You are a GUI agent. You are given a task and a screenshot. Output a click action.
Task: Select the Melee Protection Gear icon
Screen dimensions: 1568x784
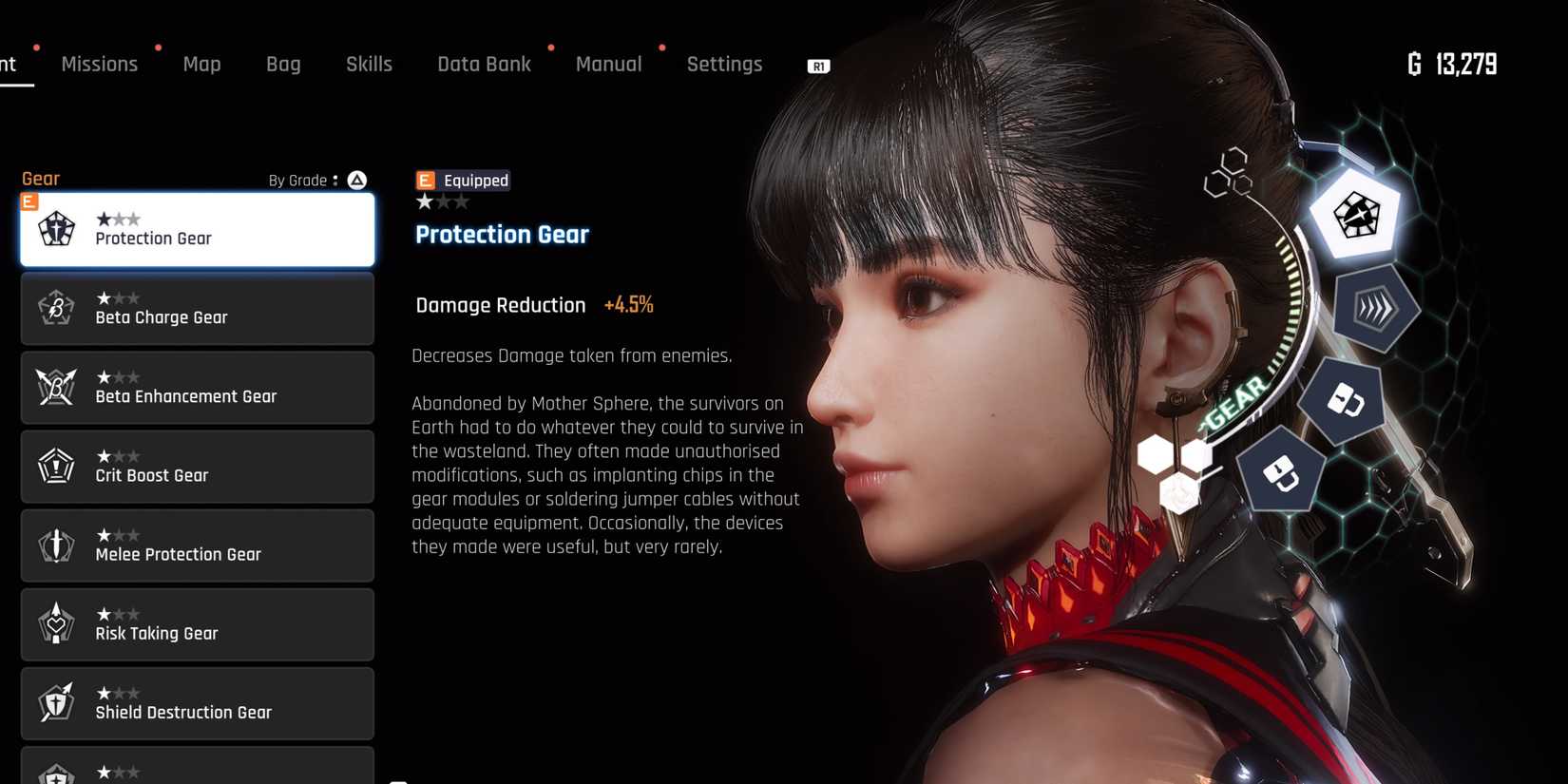pyautogui.click(x=56, y=545)
